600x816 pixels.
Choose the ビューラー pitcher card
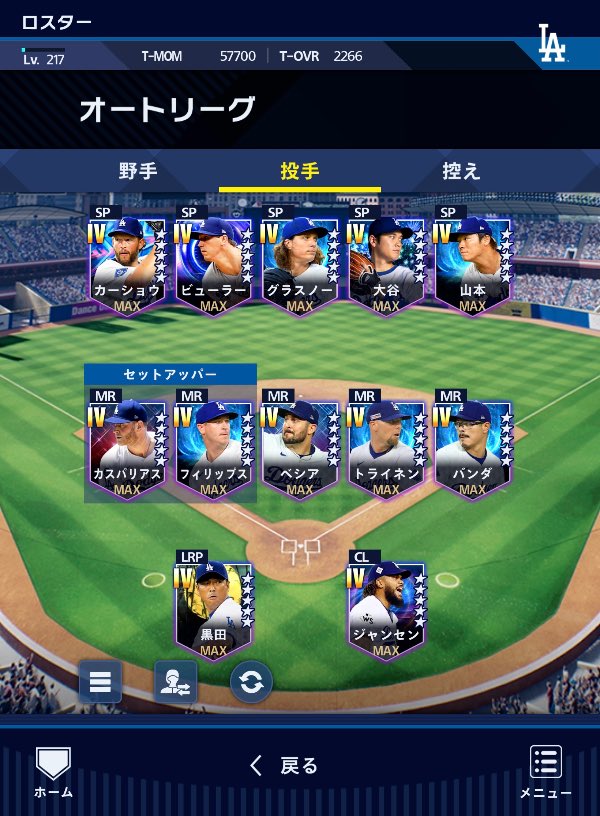[x=213, y=262]
